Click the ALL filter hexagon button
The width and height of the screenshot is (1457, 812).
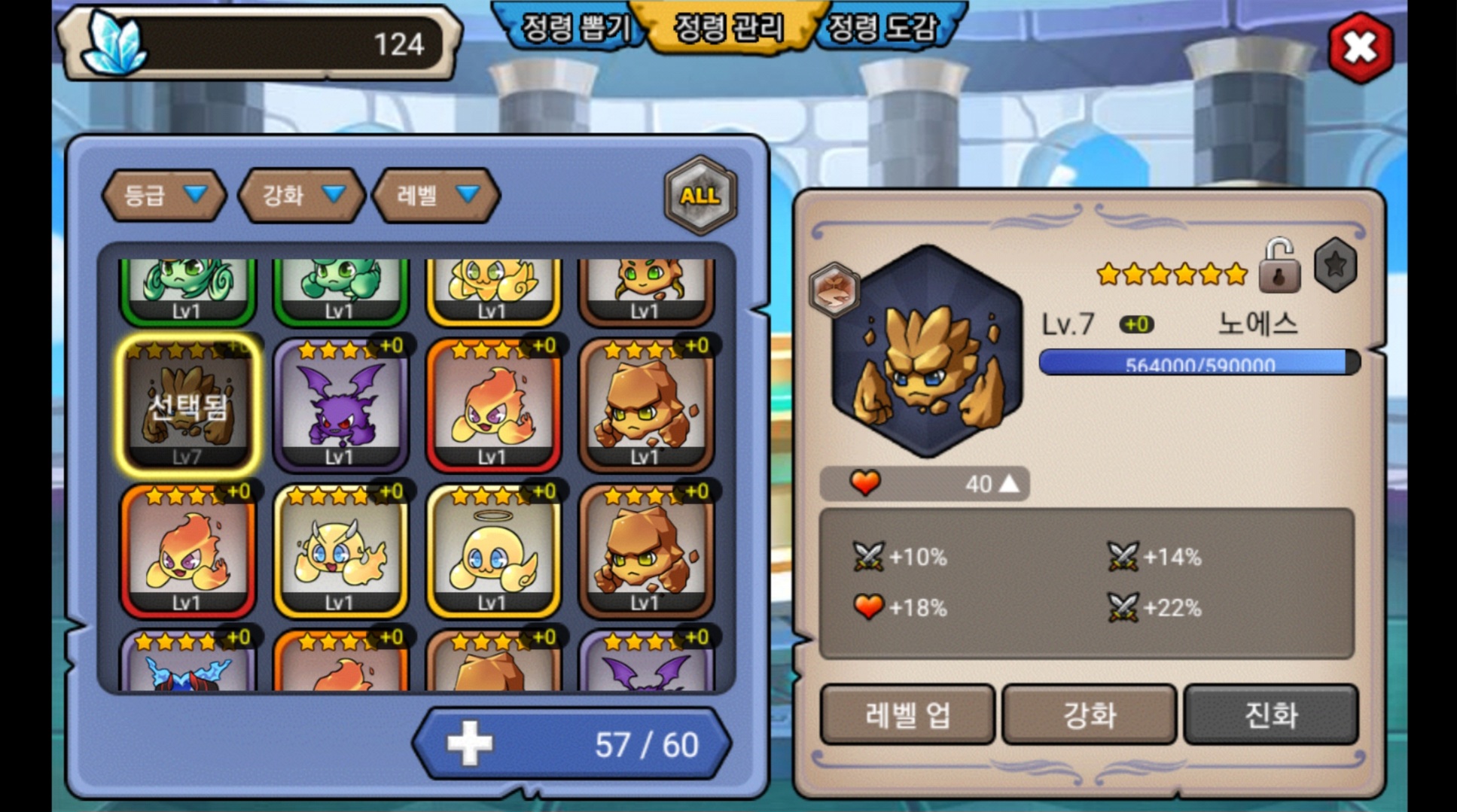700,196
